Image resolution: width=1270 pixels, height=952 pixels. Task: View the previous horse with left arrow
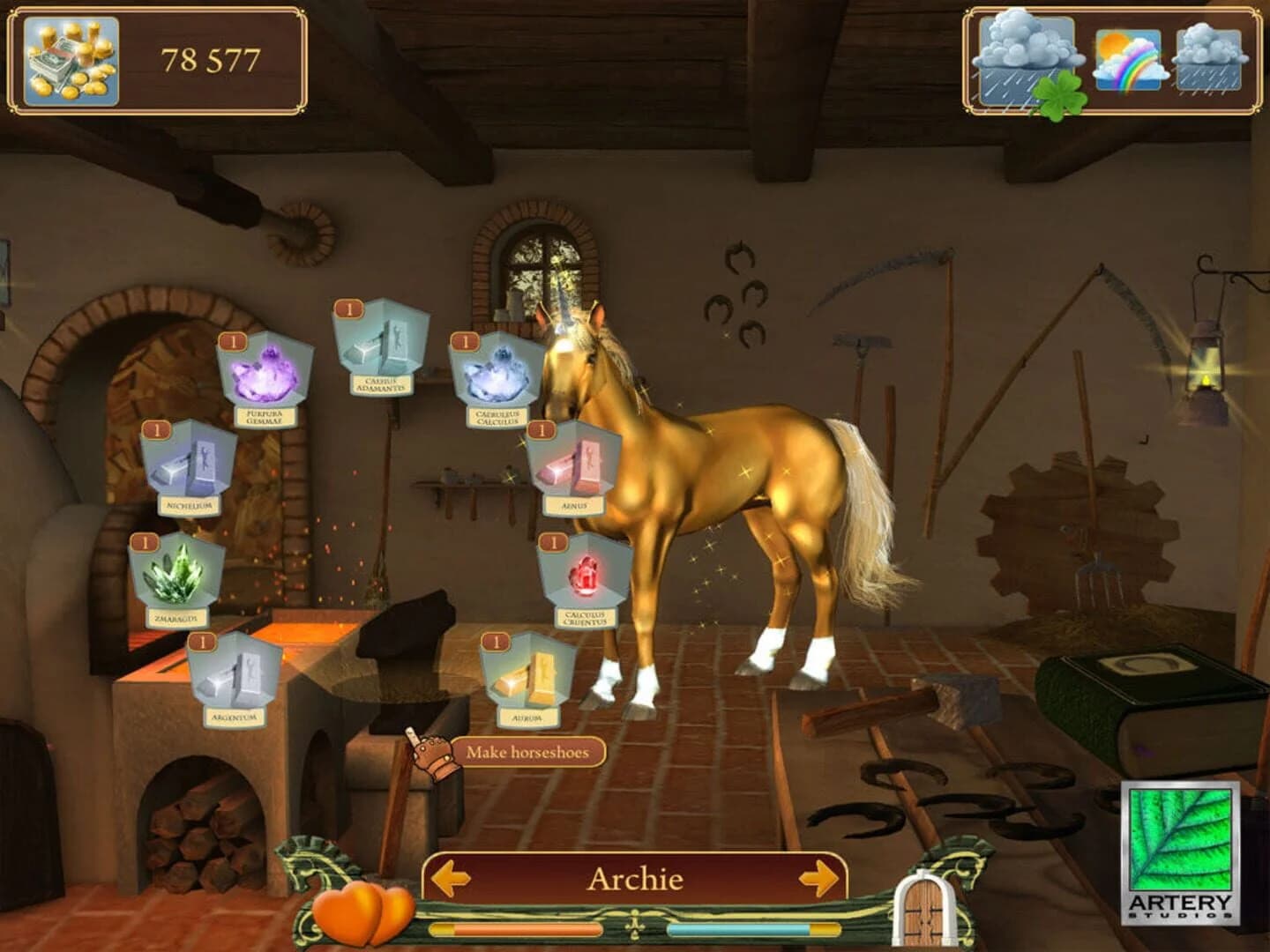coord(452,879)
